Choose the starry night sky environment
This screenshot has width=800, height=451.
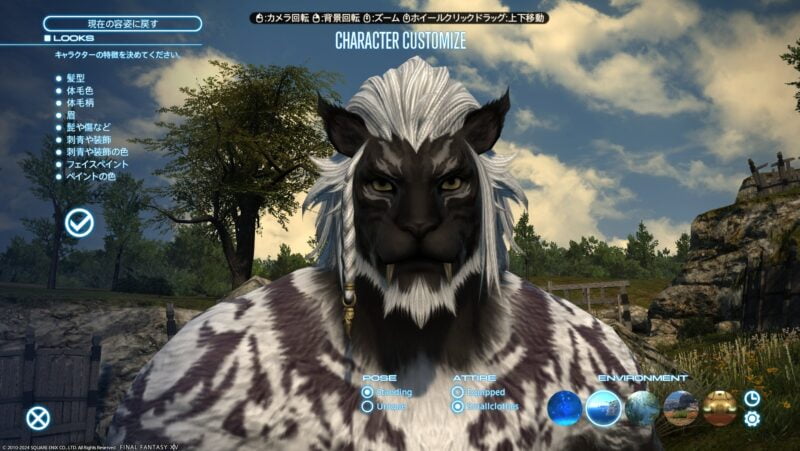565,408
